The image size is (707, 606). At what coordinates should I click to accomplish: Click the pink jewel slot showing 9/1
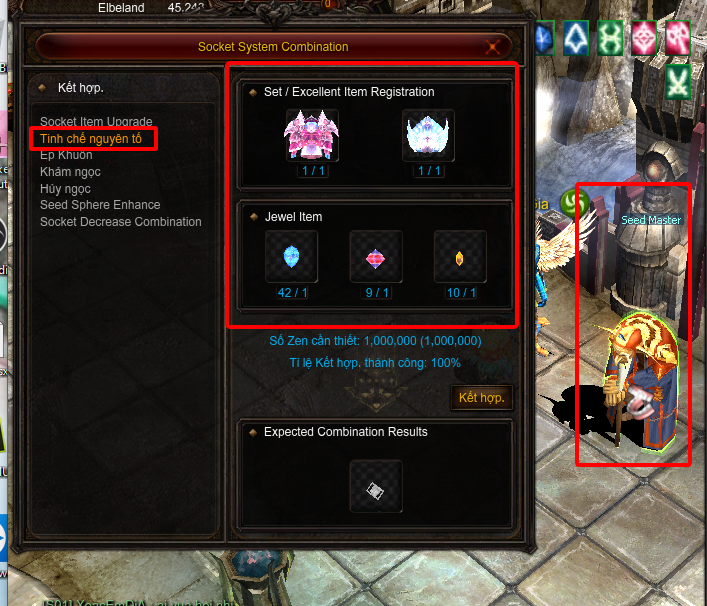pos(376,257)
